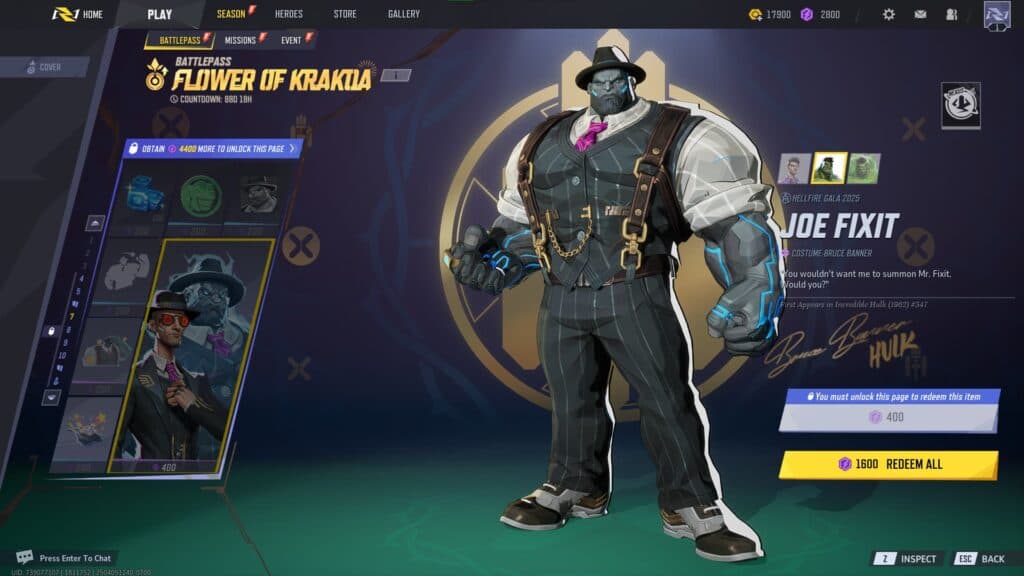The image size is (1024, 576).
Task: Click the page list up arrow
Action: point(94,222)
